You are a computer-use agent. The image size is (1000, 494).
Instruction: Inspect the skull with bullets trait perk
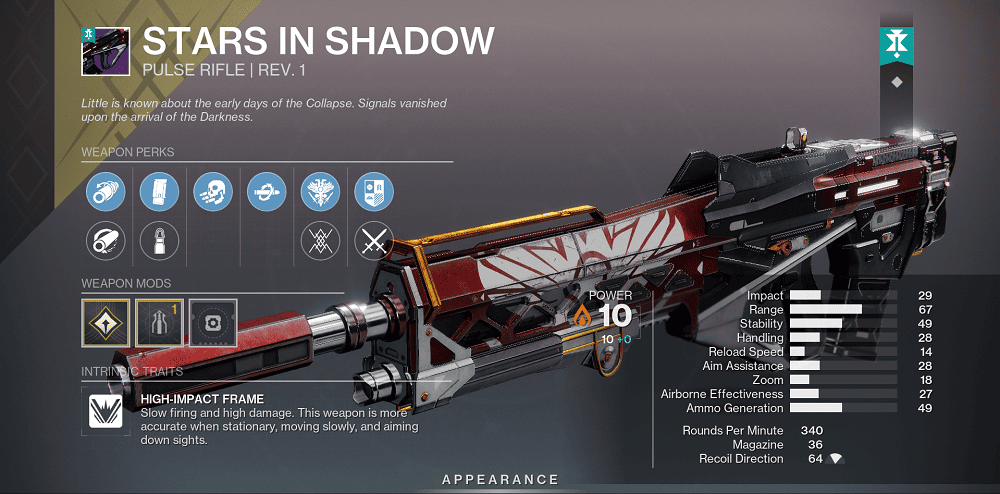213,190
